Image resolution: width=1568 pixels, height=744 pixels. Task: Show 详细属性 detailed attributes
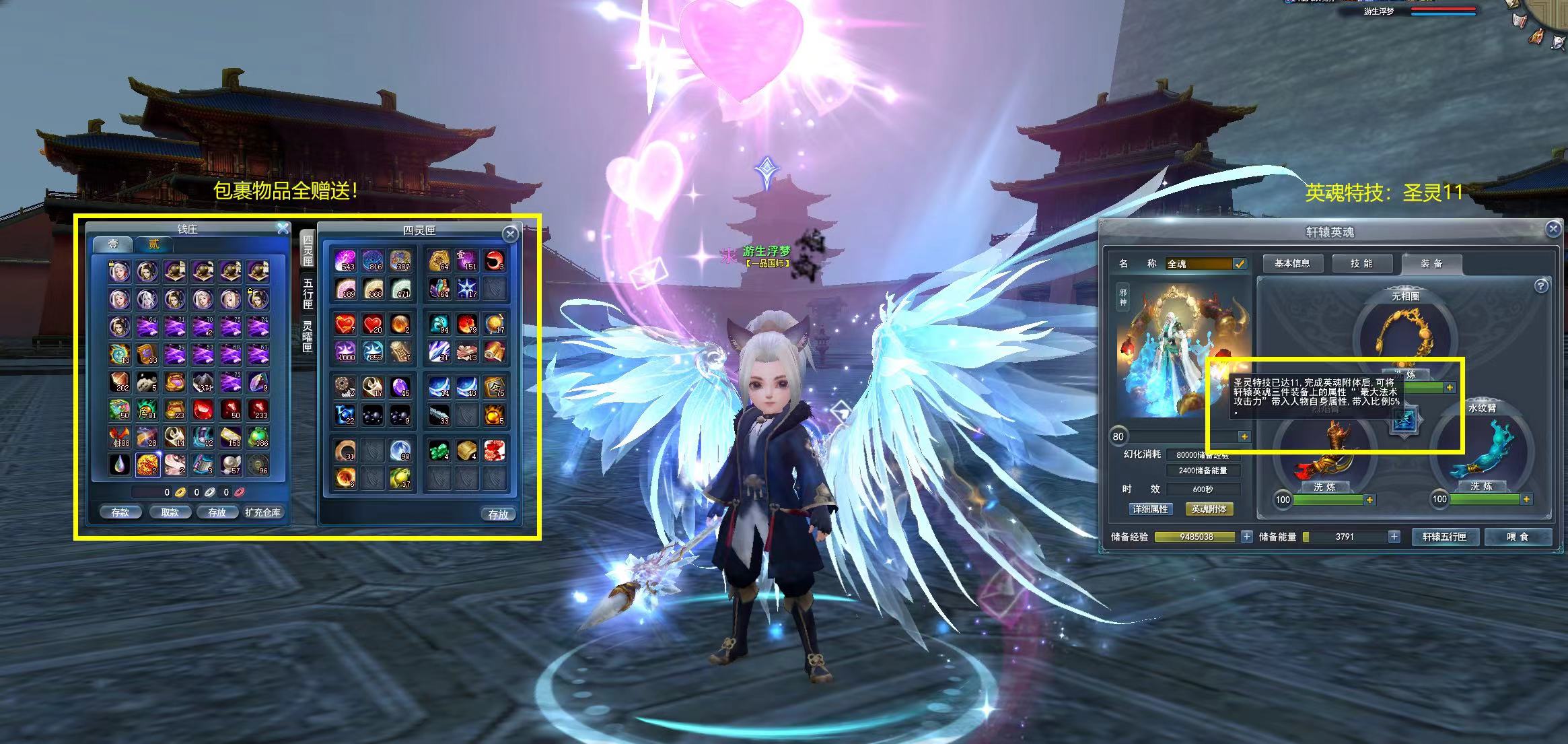pyautogui.click(x=1150, y=509)
